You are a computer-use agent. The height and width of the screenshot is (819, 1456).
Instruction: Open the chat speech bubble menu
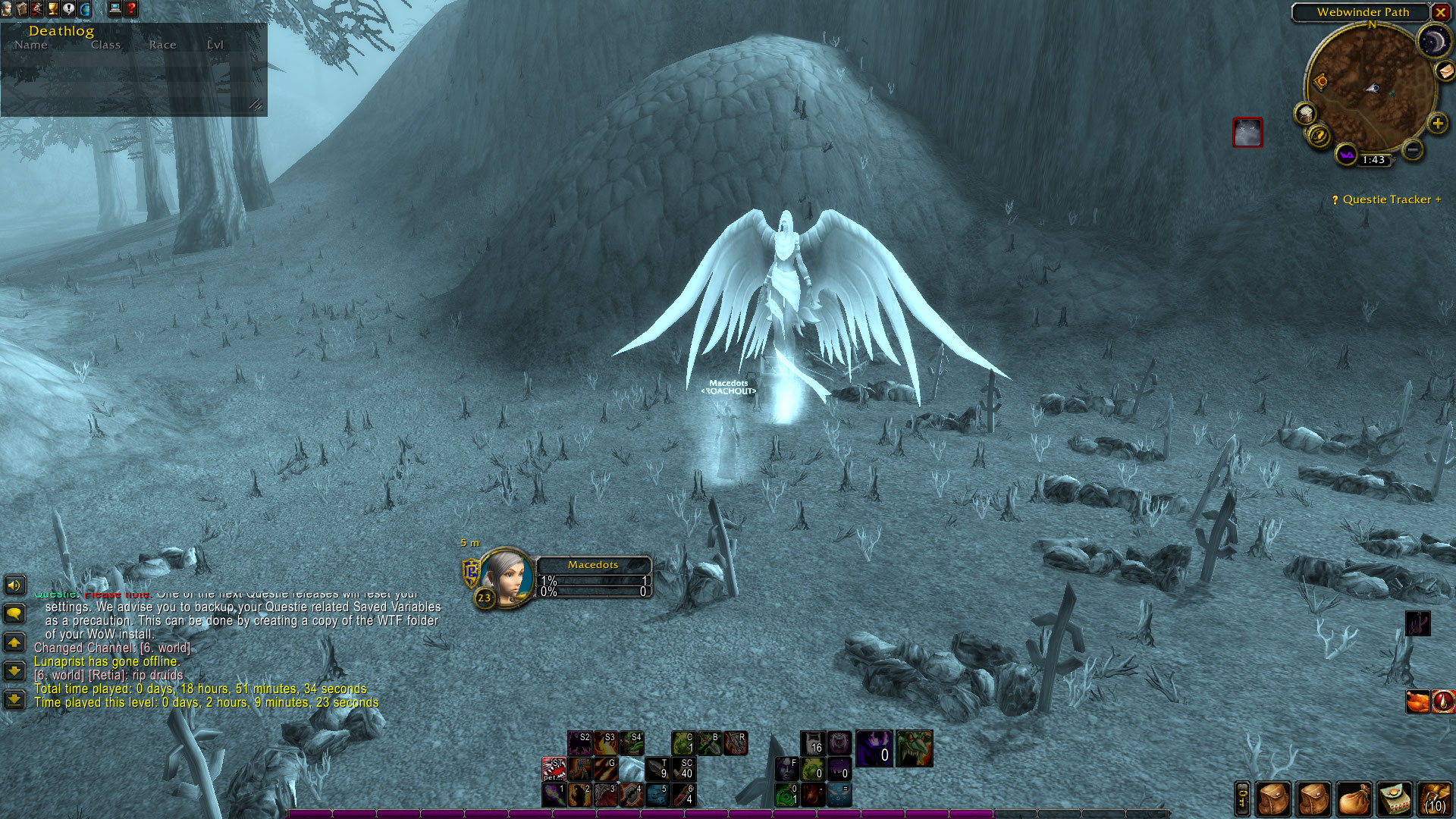click(x=14, y=613)
